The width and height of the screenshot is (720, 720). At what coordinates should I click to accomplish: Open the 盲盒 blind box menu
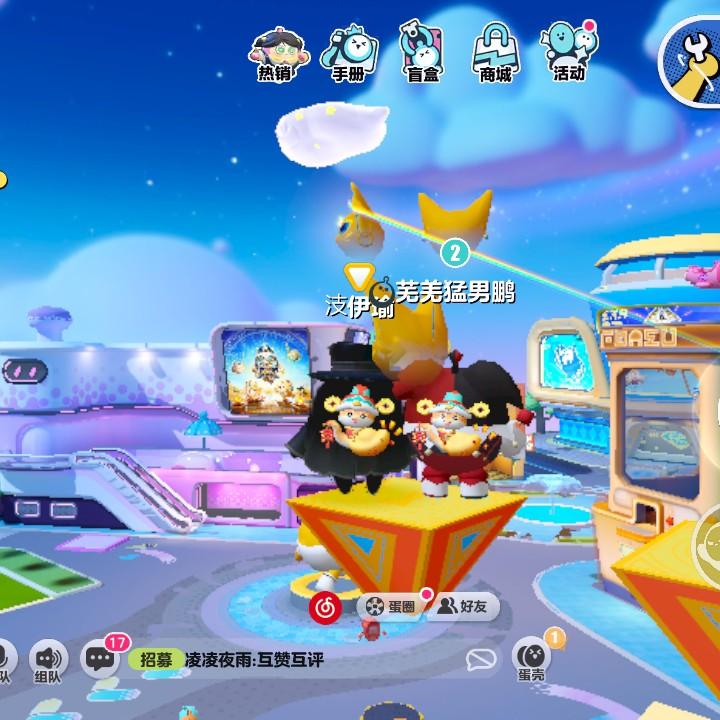point(422,51)
